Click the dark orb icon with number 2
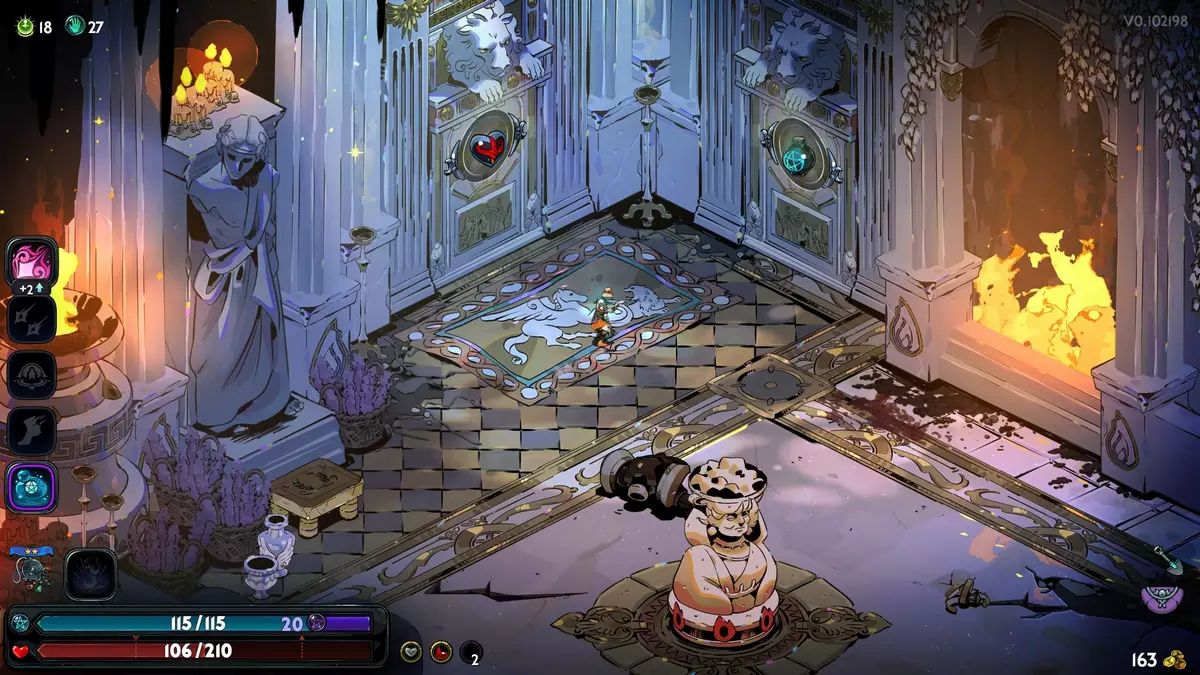 471,652
